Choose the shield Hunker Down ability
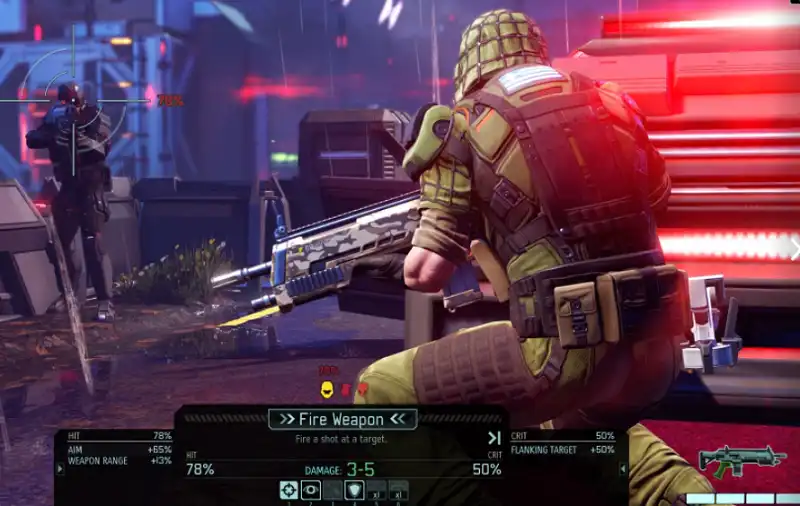The height and width of the screenshot is (506, 800). [x=354, y=489]
